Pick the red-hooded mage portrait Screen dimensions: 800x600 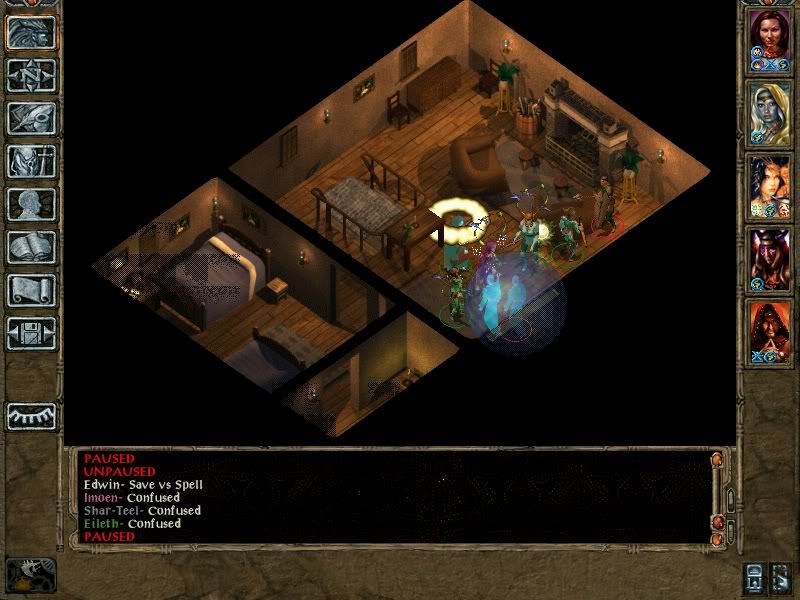pos(770,333)
